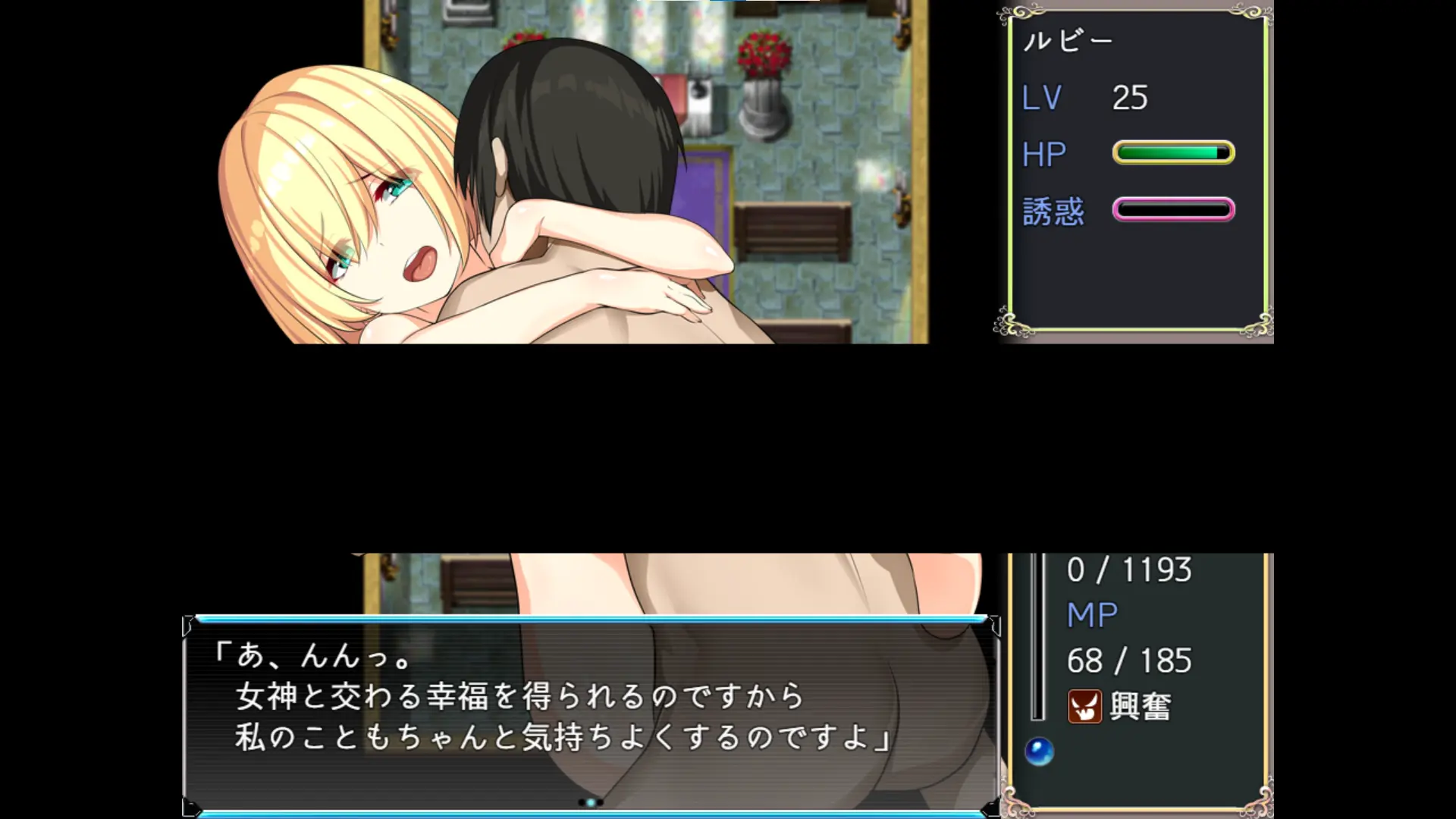Screen dimensions: 1456x819
Task: Advance the dialogue message window text
Action: coord(590,714)
